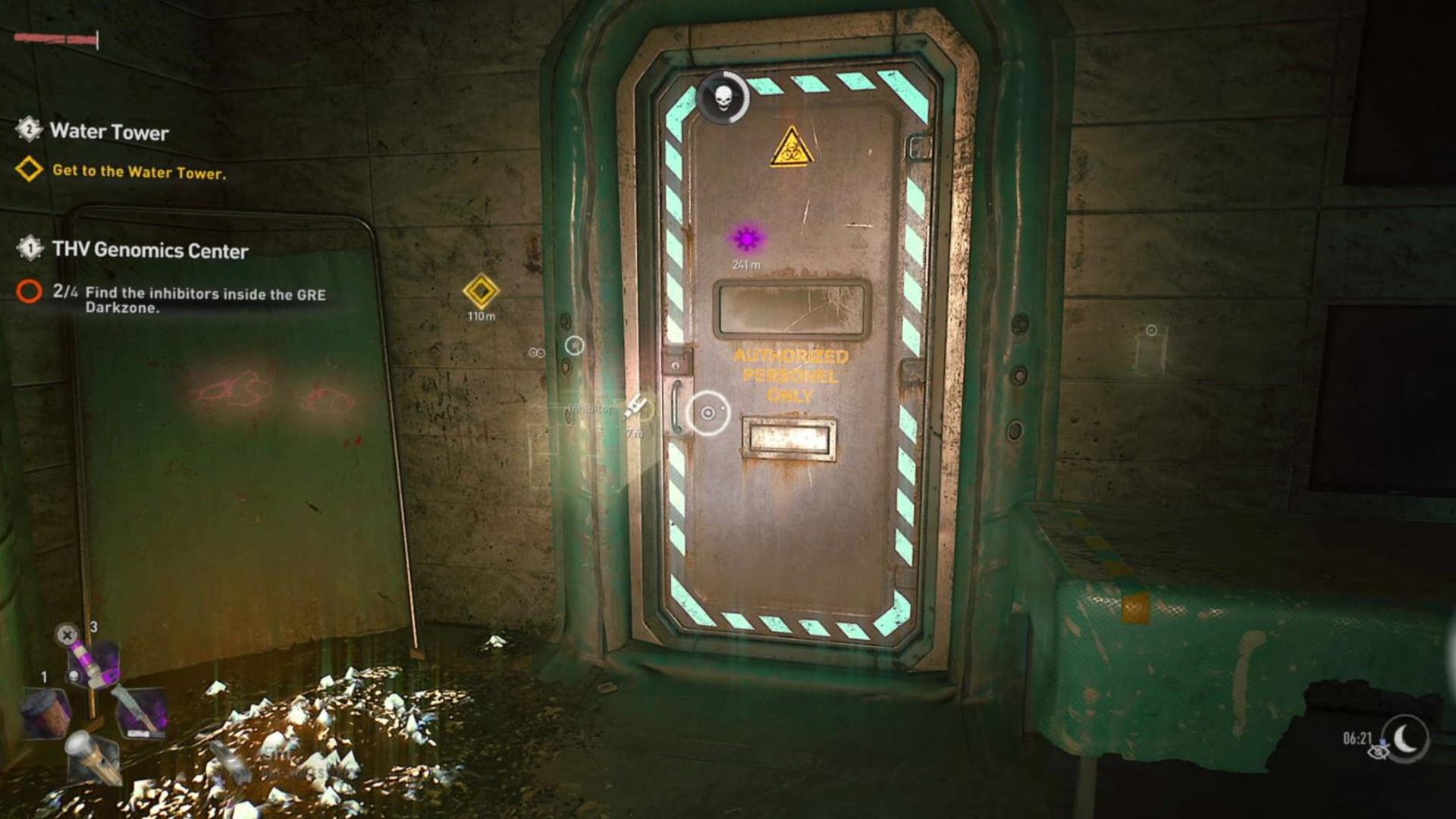Select the brown canister consumable slot
This screenshot has height=819, width=1456.
(45, 712)
